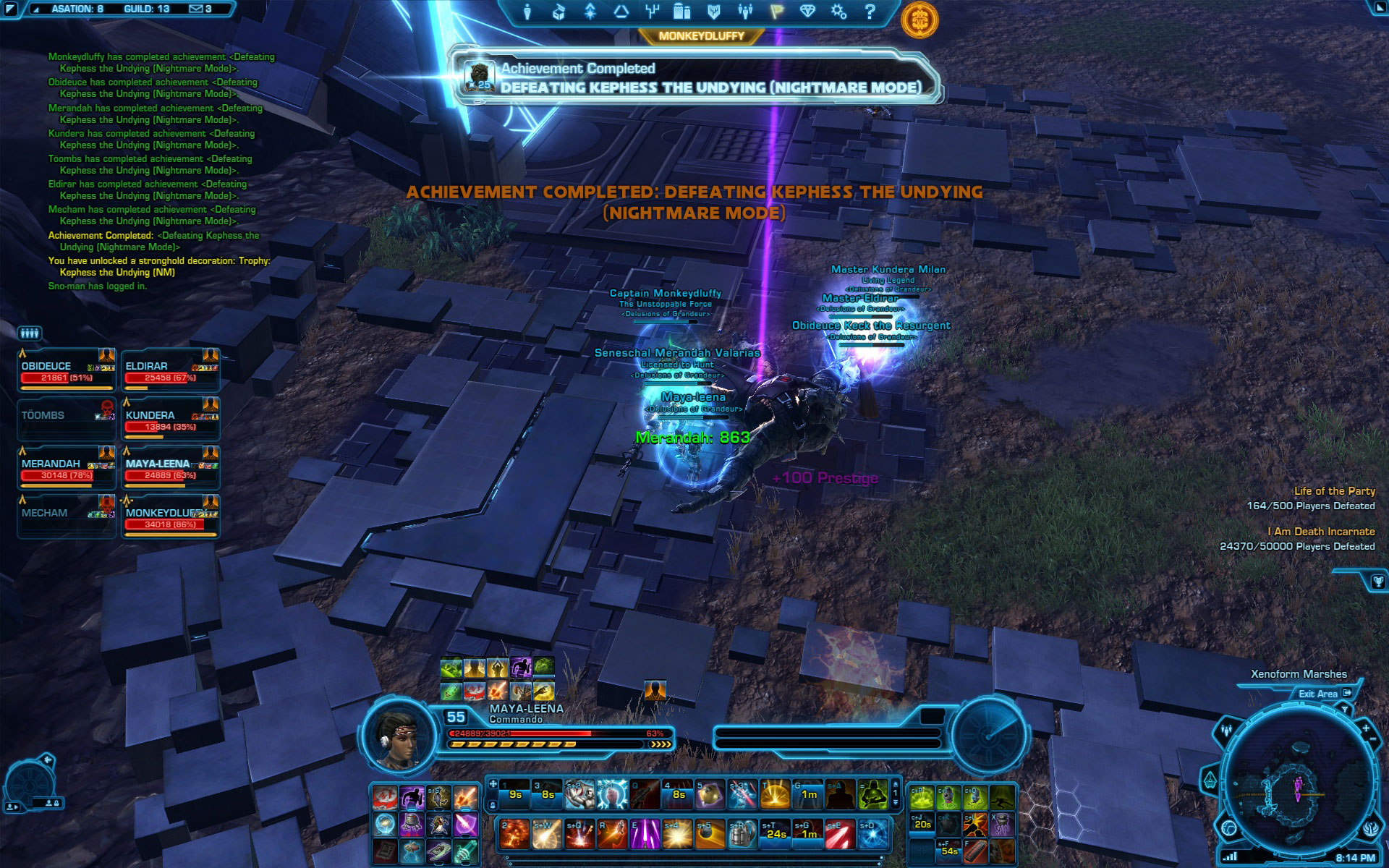Toggle the minimap filter funnel icon
This screenshot has width=1389, height=868.
(1345, 710)
